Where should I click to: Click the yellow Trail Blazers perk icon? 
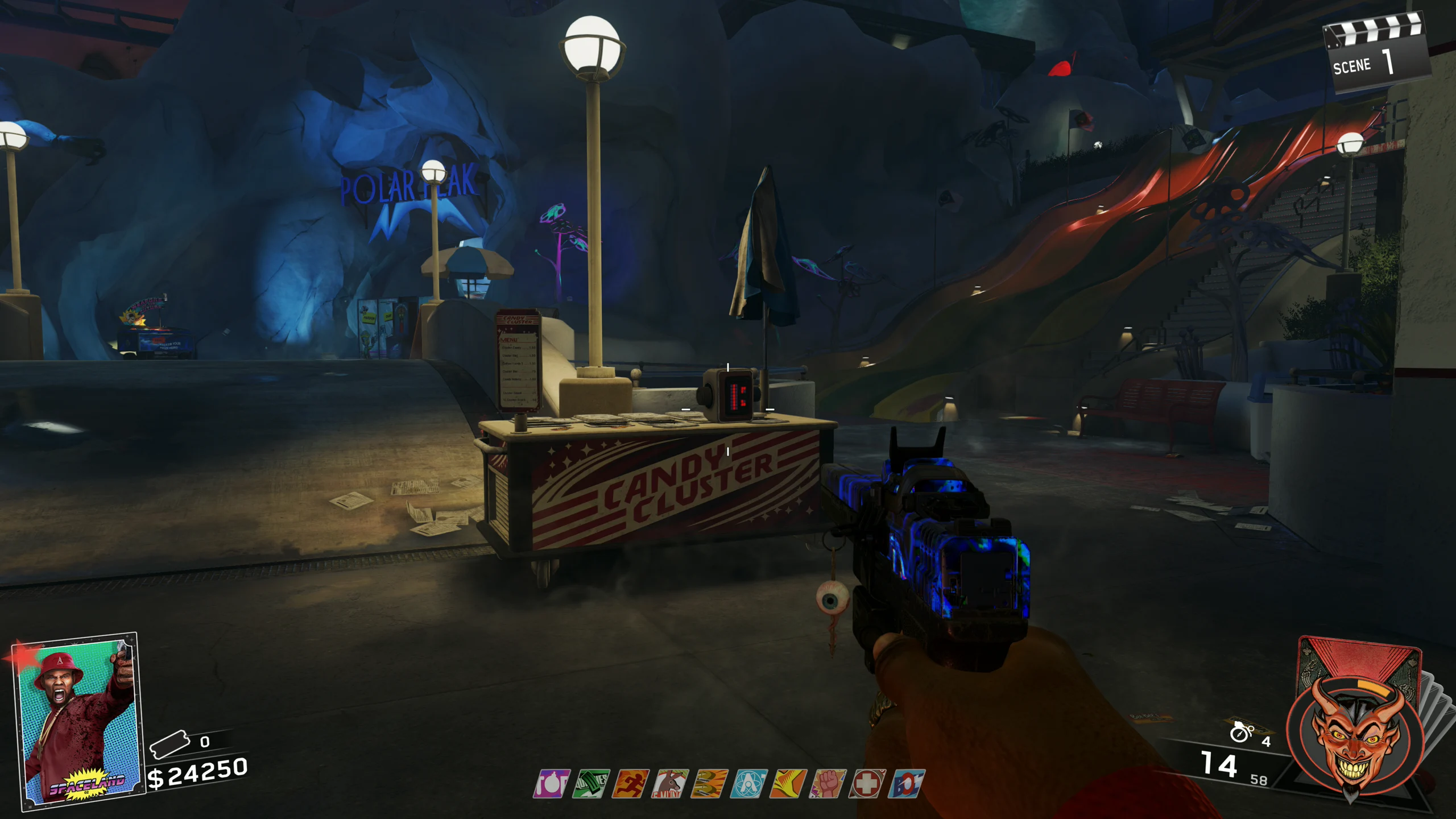(x=788, y=784)
